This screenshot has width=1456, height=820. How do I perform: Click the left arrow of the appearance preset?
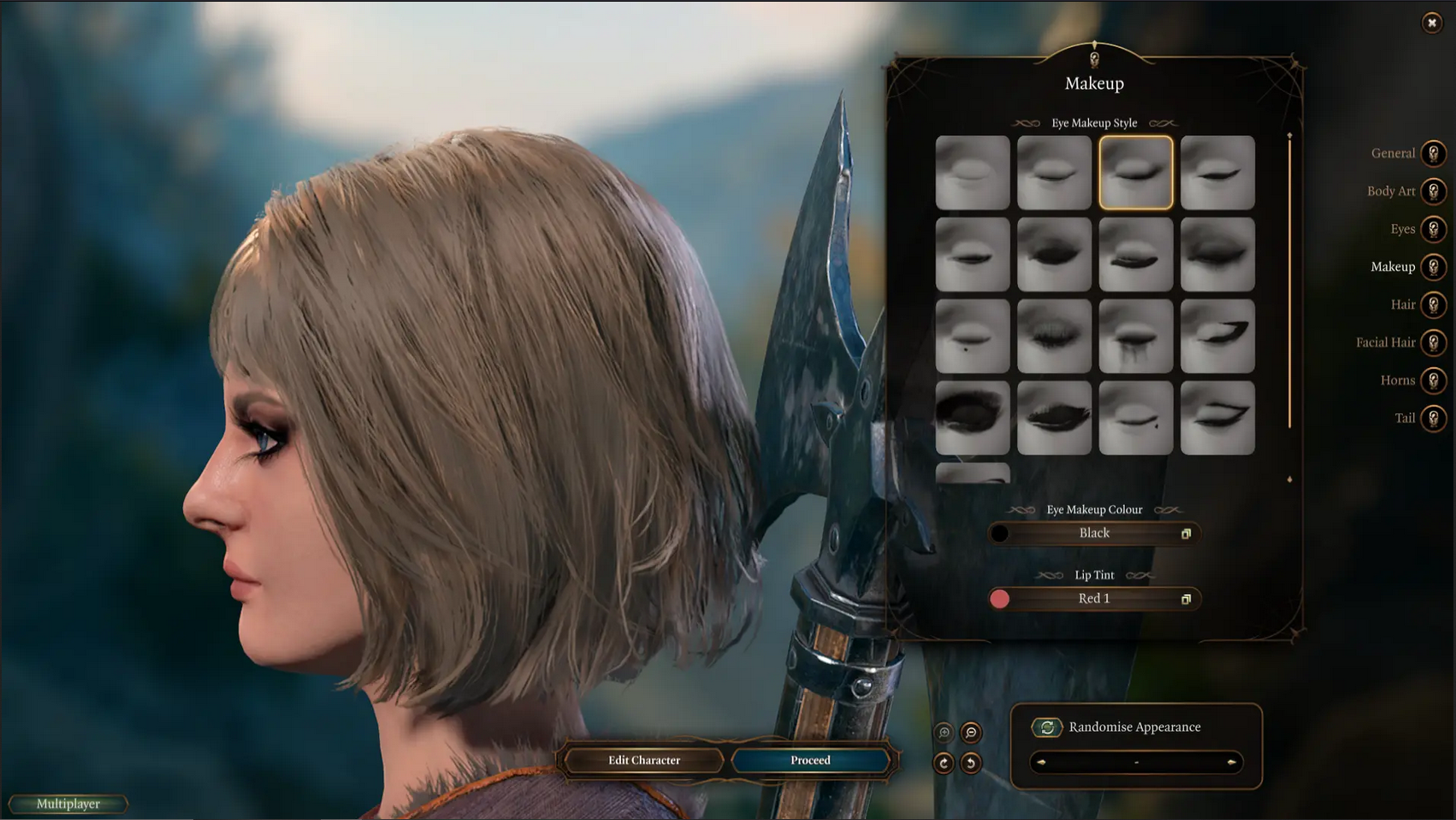1041,762
